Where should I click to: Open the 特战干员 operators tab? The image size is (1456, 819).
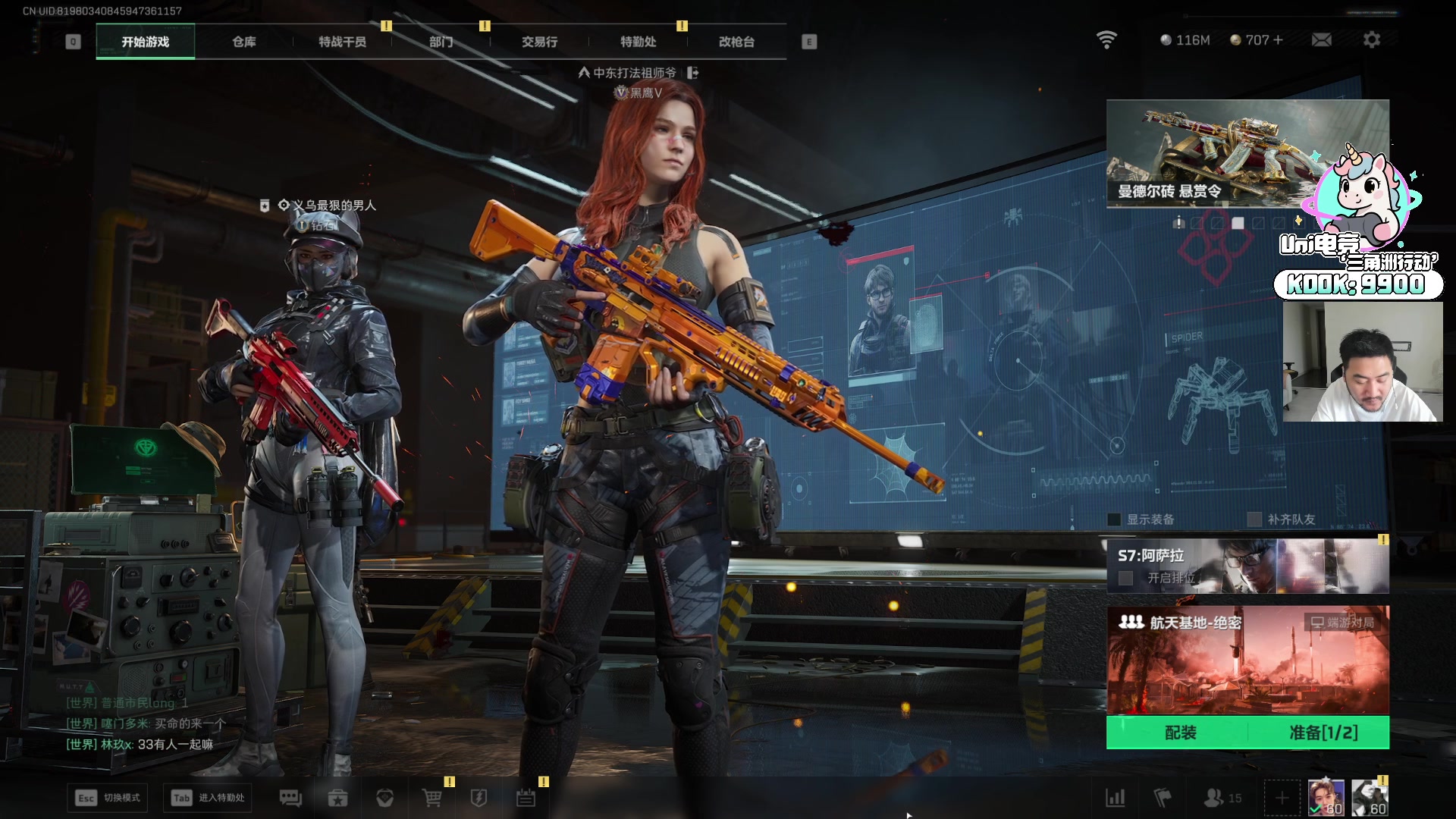(342, 42)
